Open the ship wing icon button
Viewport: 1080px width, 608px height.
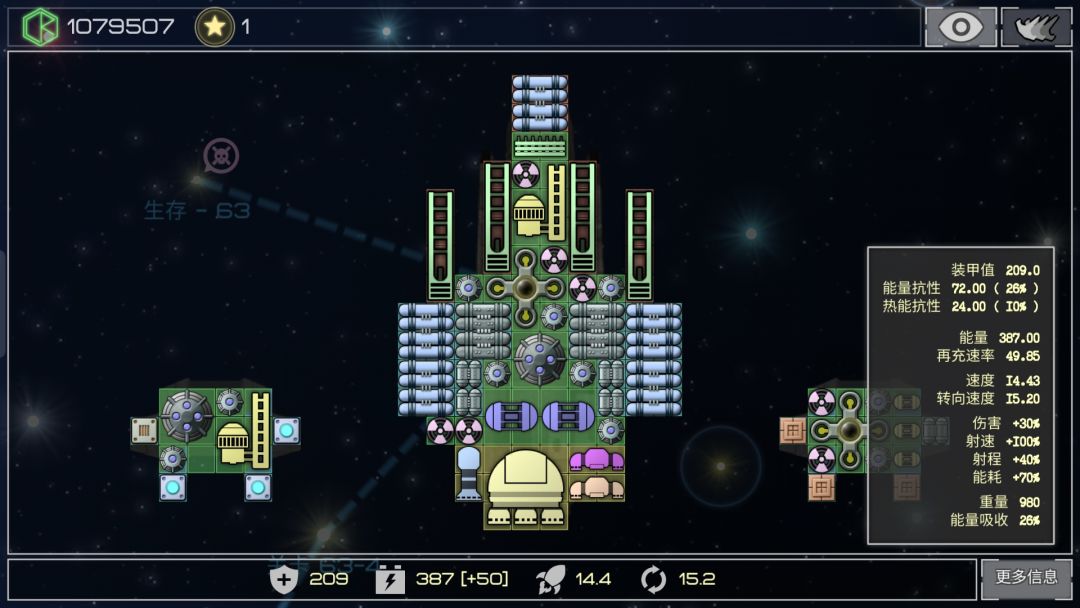coord(1036,27)
